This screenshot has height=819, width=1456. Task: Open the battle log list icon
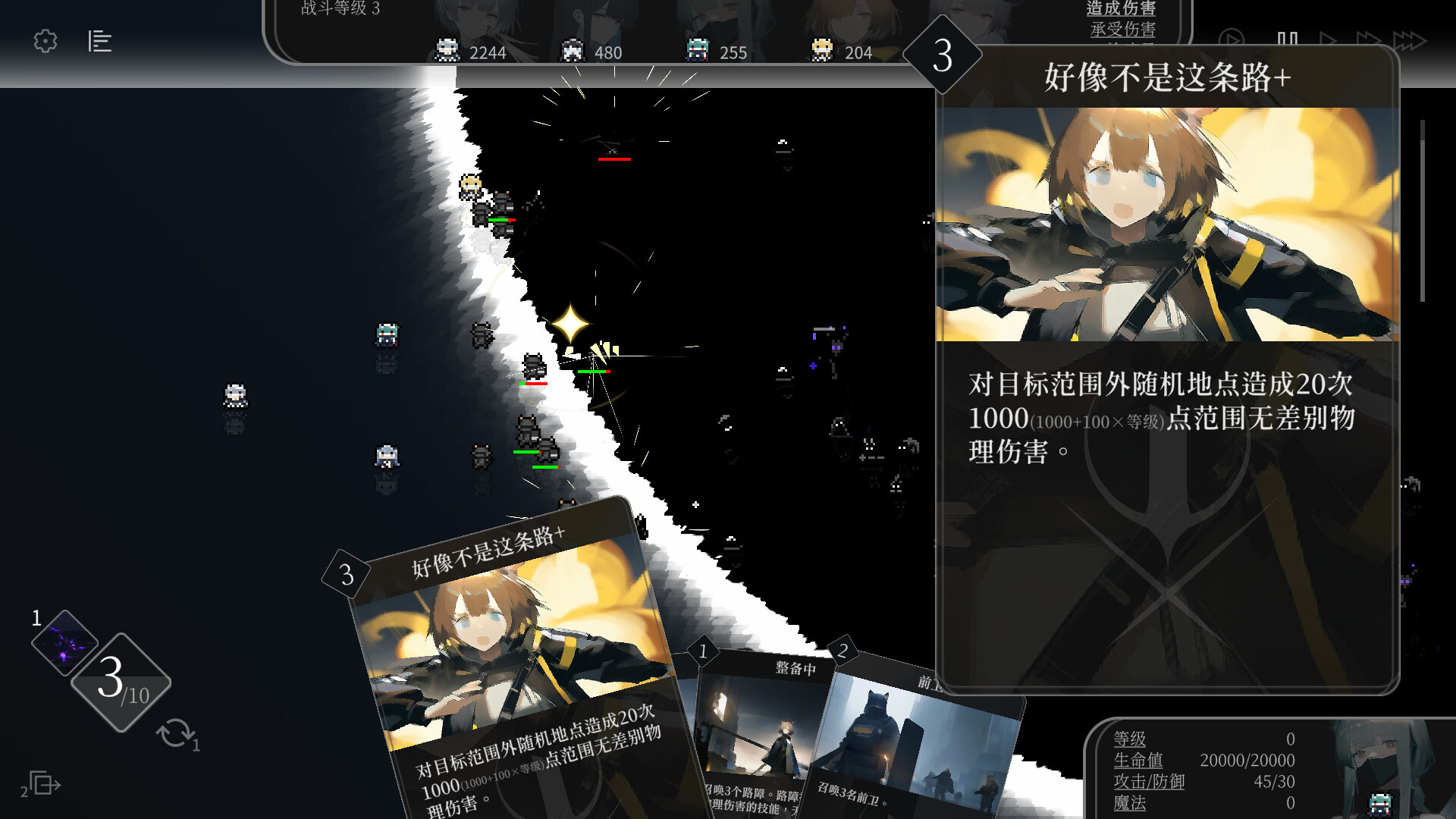[x=100, y=42]
